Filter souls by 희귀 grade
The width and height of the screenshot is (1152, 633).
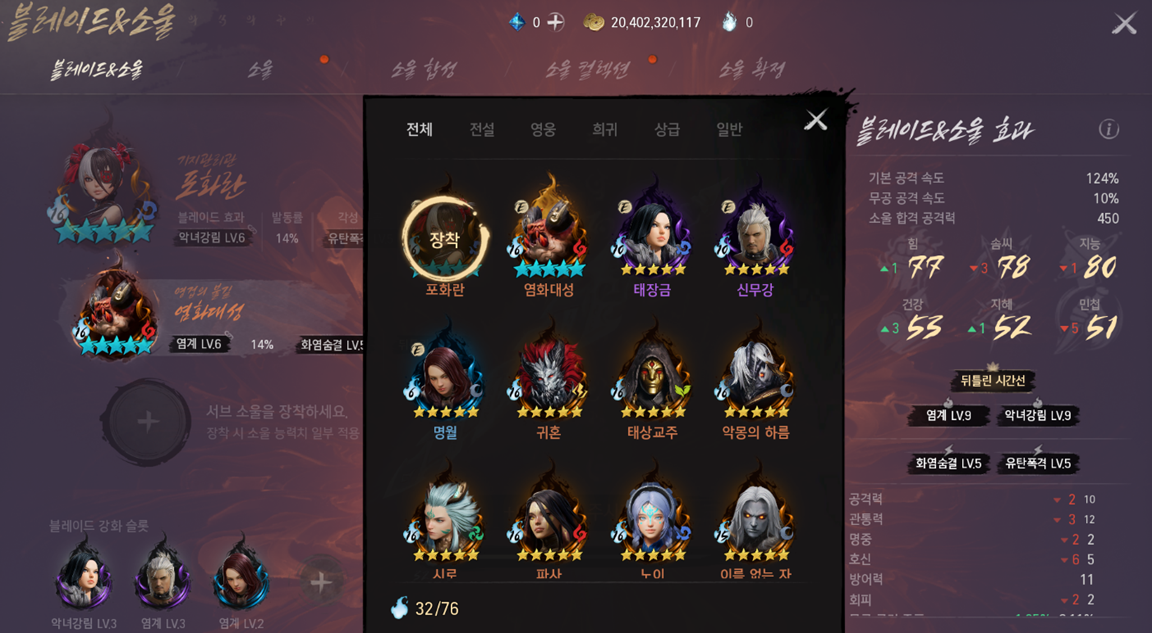tap(604, 129)
